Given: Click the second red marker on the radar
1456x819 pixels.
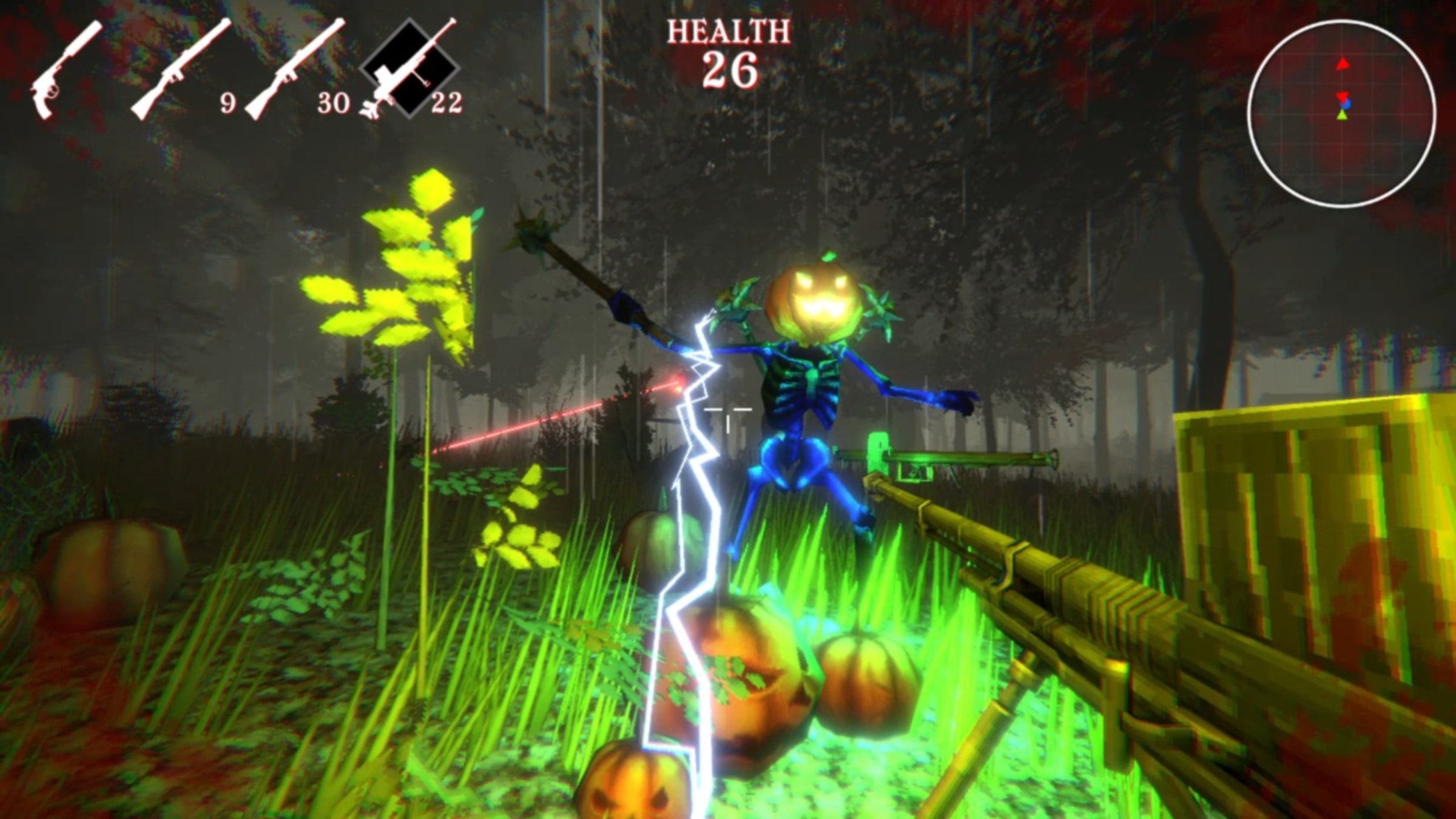Looking at the screenshot, I should coord(1343,96).
